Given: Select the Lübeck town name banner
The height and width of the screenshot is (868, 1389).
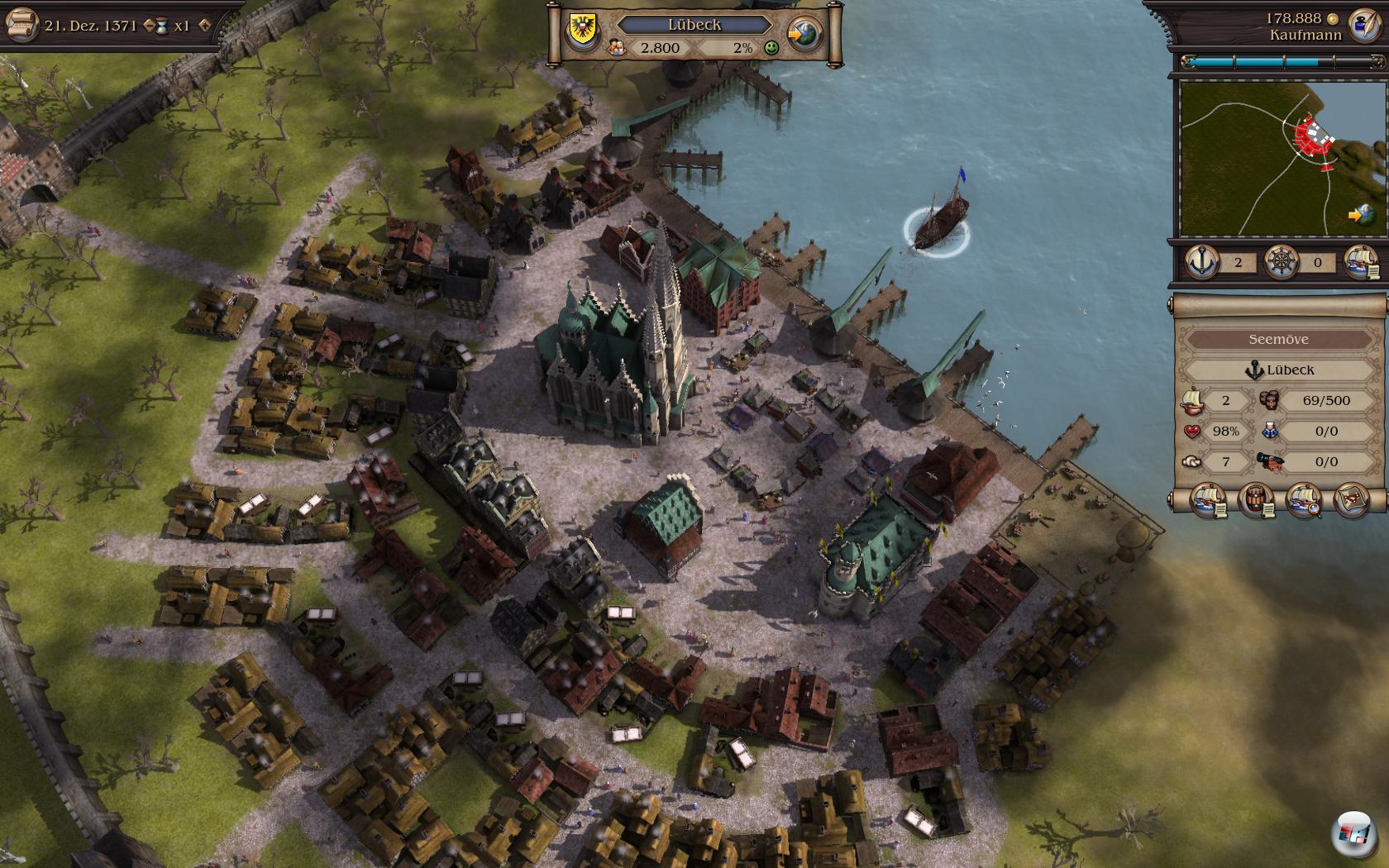Looking at the screenshot, I should click(694, 25).
